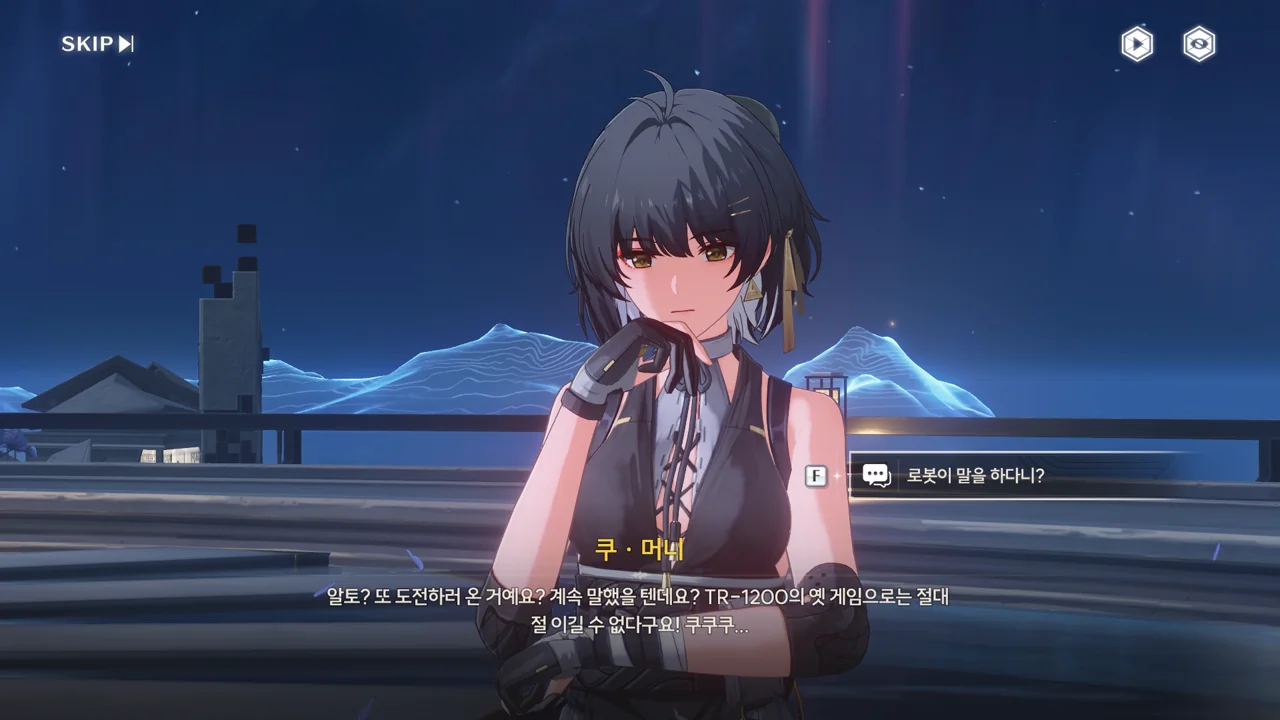This screenshot has width=1280, height=720.
Task: Skip the cutscene with SKIP button
Action: 97,44
